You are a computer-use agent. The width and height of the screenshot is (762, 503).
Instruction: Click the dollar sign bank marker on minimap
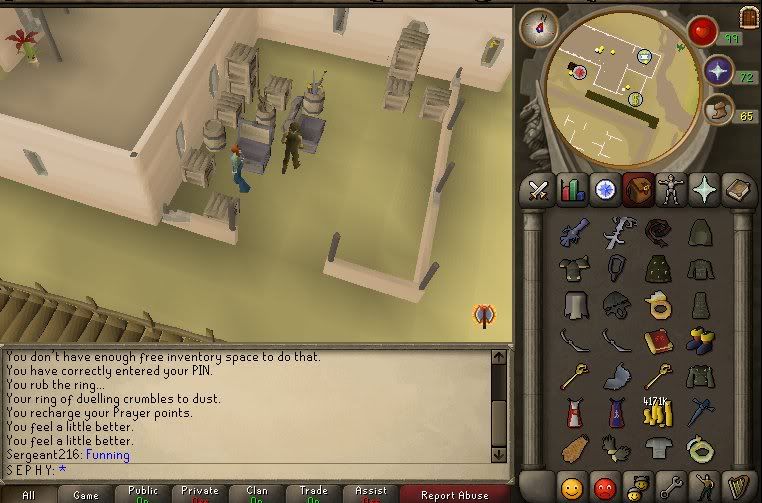coord(635,98)
